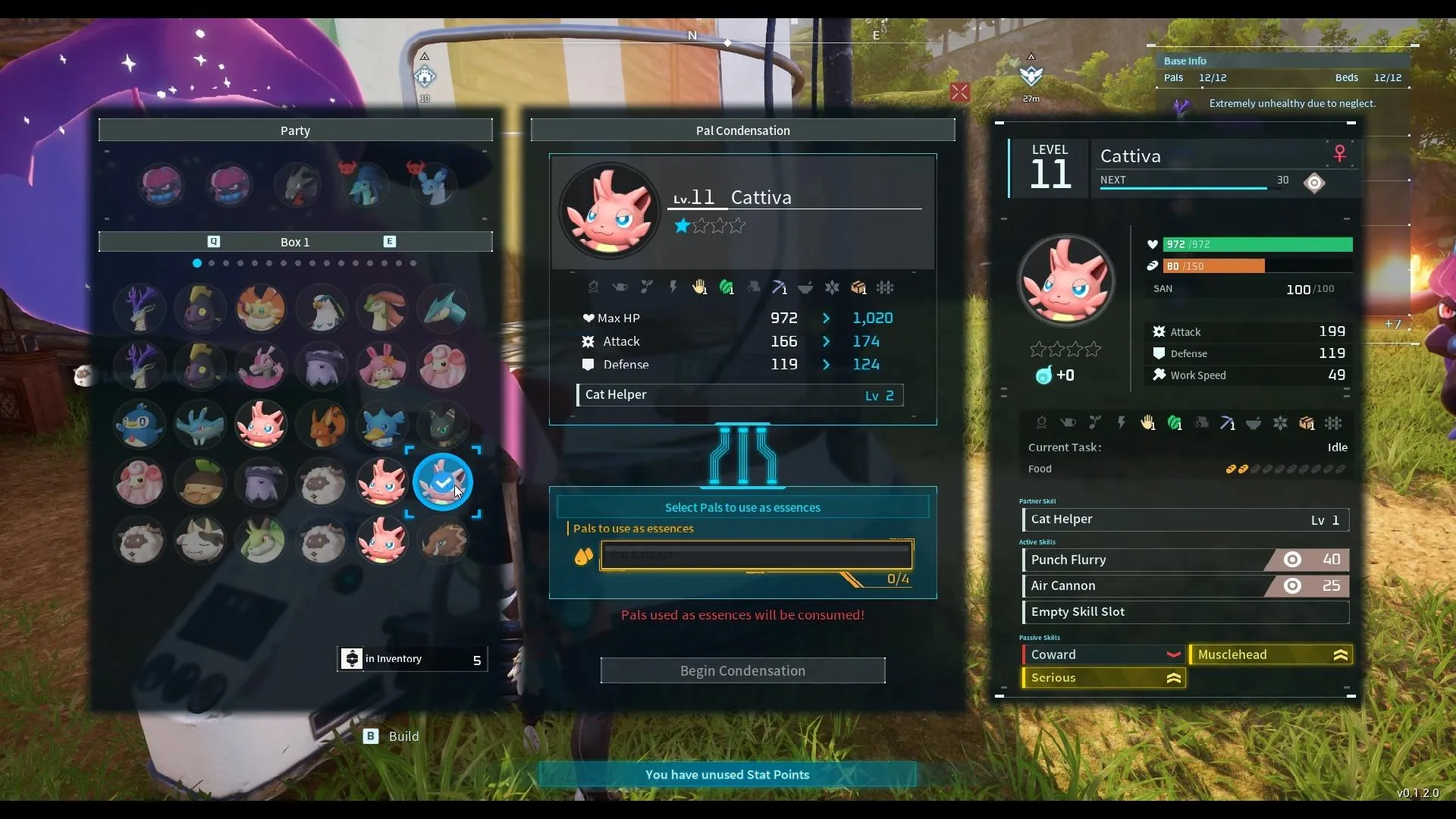This screenshot has height=819, width=1456.
Task: Select the Celaray blue ray pal
Action: click(200, 425)
